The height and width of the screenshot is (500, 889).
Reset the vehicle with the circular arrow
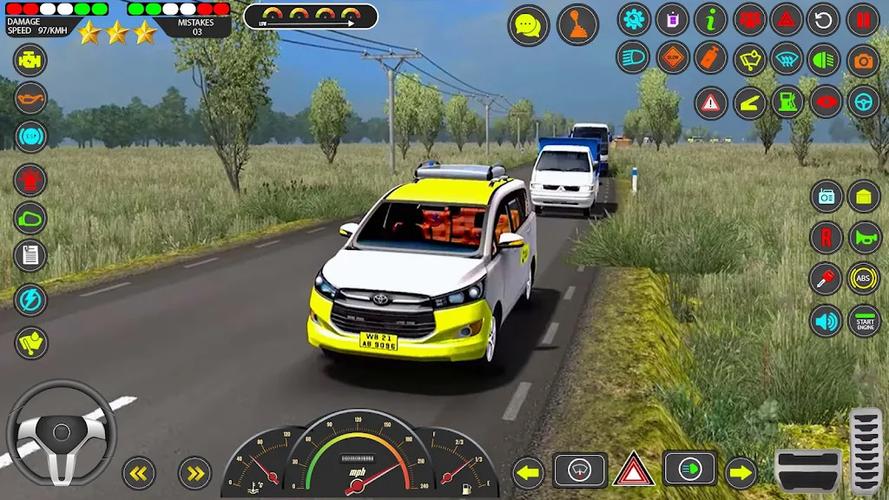pos(823,19)
